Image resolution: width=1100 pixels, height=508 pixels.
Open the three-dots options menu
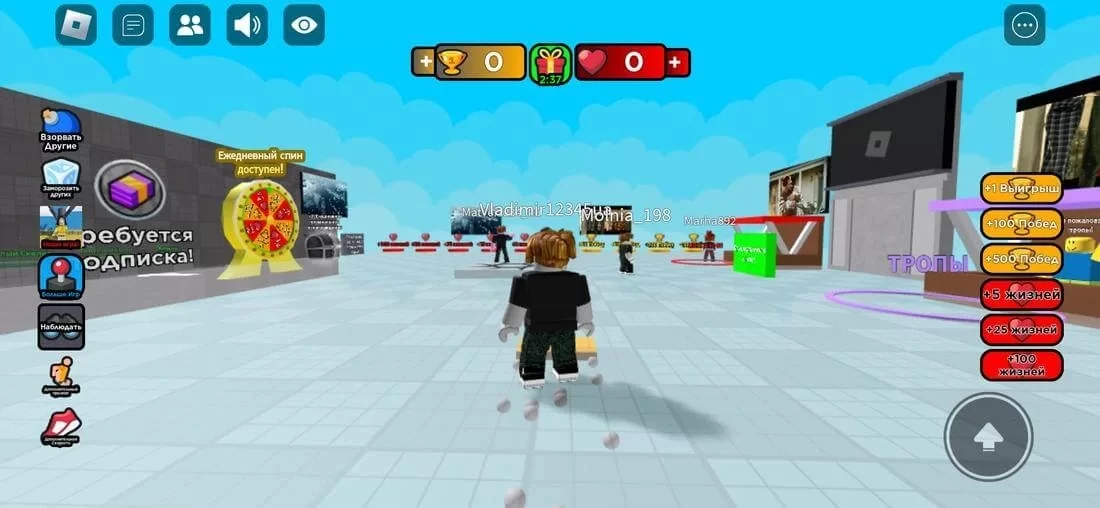(x=1025, y=25)
